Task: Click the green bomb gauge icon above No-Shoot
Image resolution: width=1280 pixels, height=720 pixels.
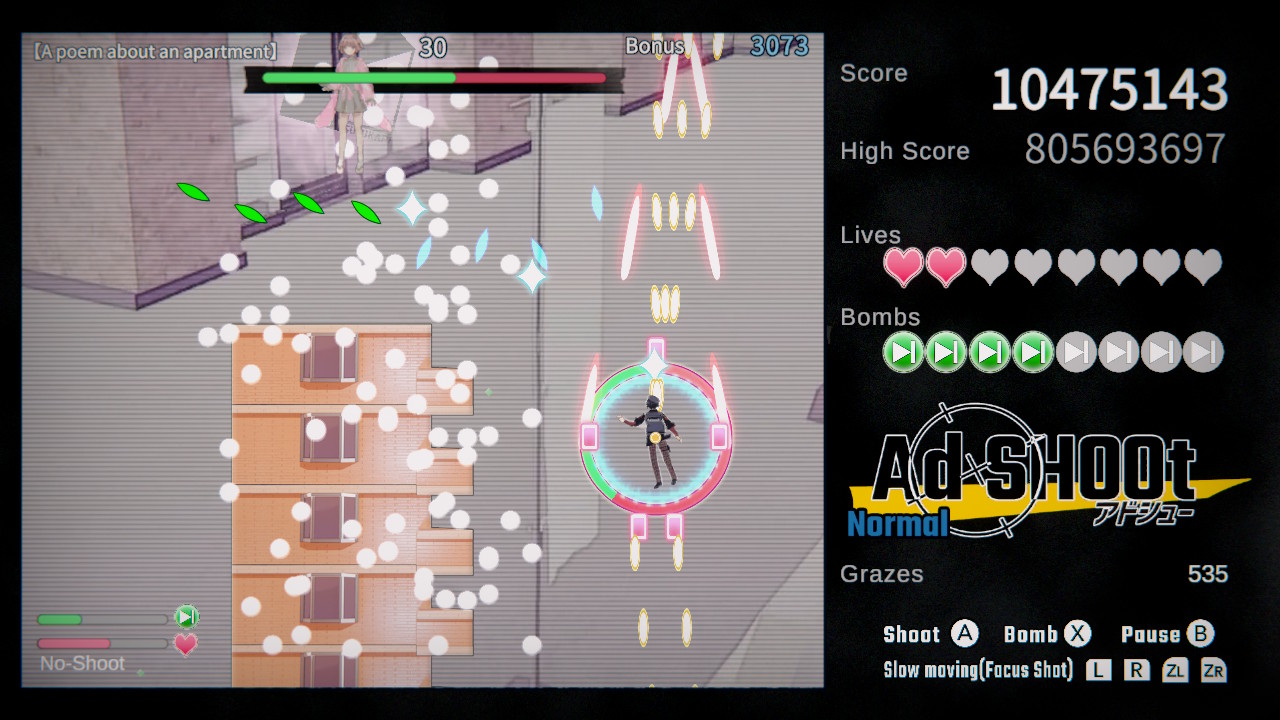Action: pos(186,617)
